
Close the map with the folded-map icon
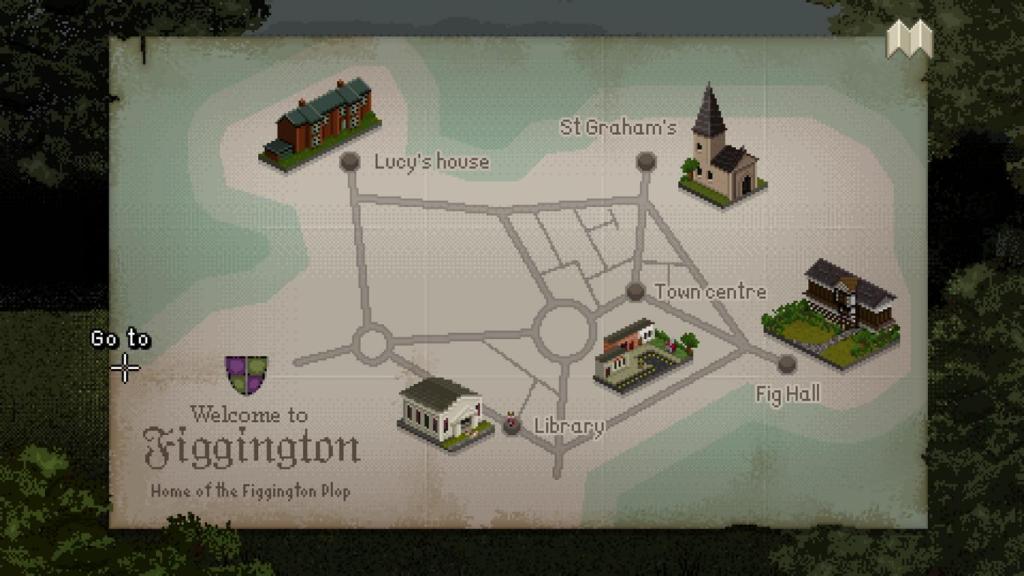click(909, 40)
